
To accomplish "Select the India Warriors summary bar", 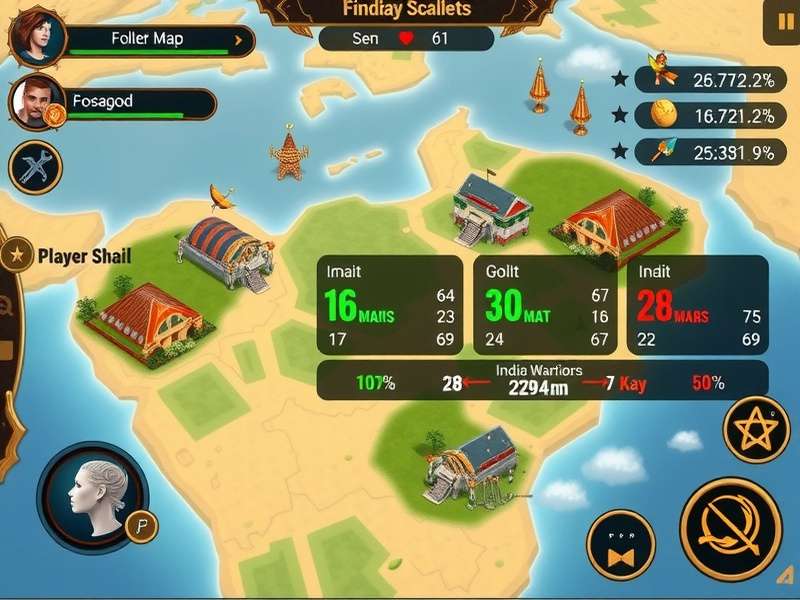I will pyautogui.click(x=542, y=381).
